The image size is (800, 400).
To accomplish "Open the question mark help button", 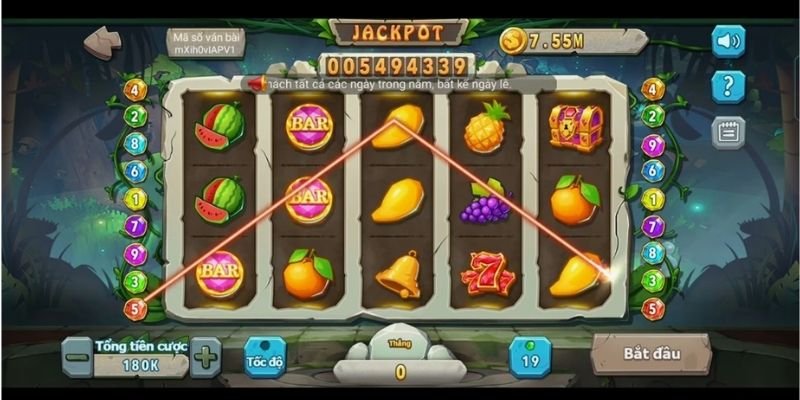I will point(728,86).
